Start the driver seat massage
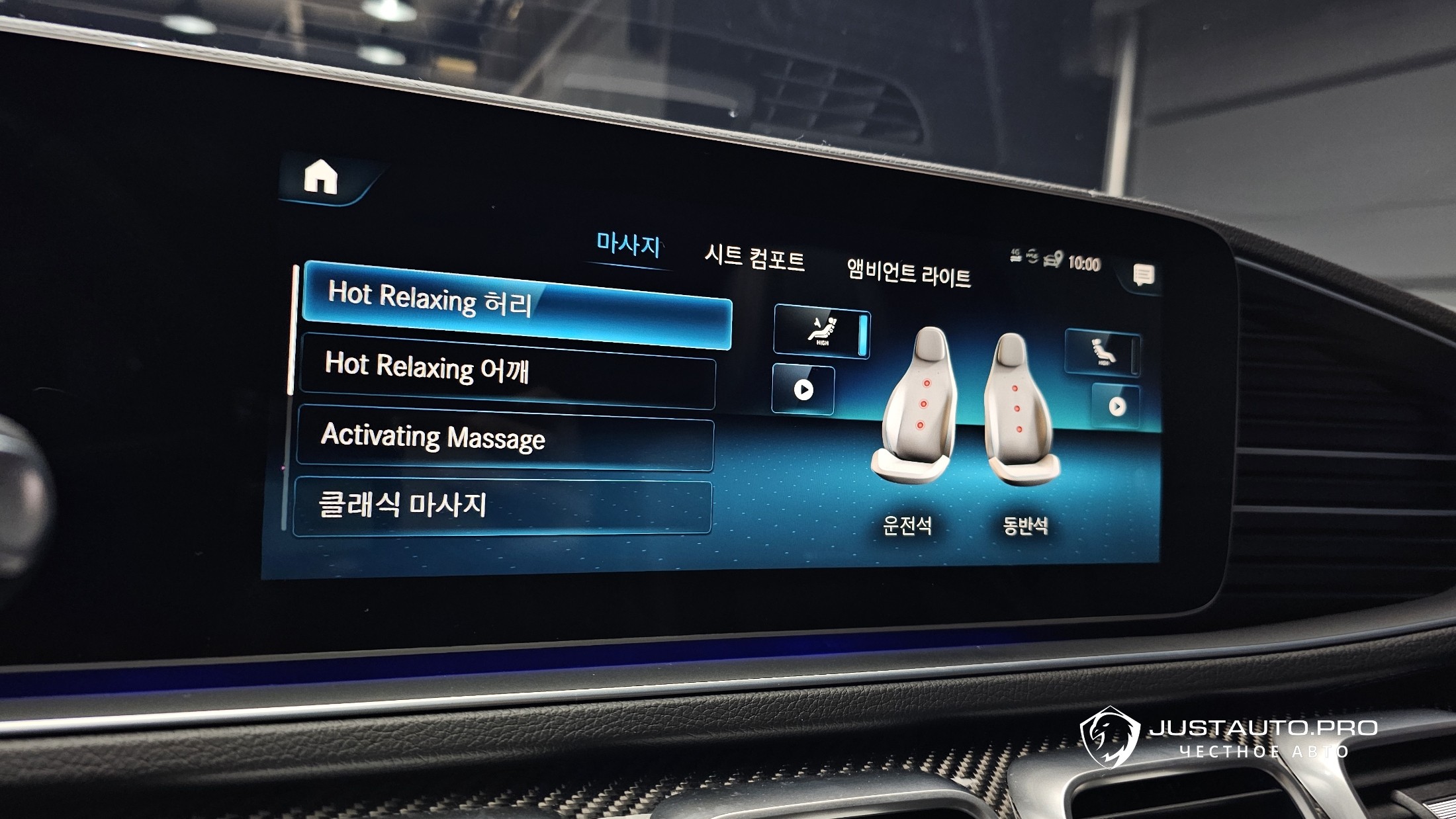 tap(803, 390)
